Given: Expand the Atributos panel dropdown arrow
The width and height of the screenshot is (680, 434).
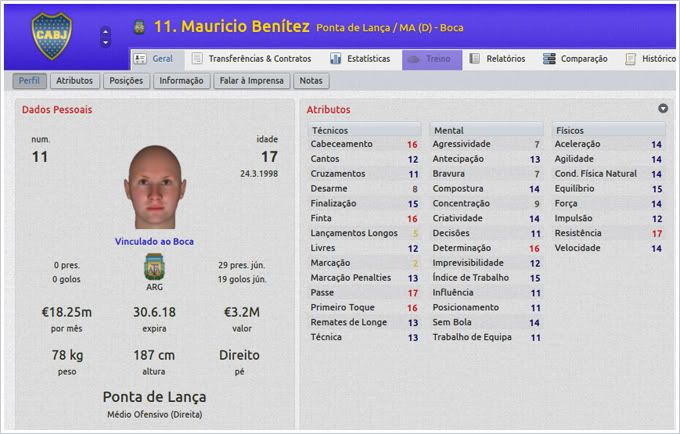Looking at the screenshot, I should tap(662, 108).
